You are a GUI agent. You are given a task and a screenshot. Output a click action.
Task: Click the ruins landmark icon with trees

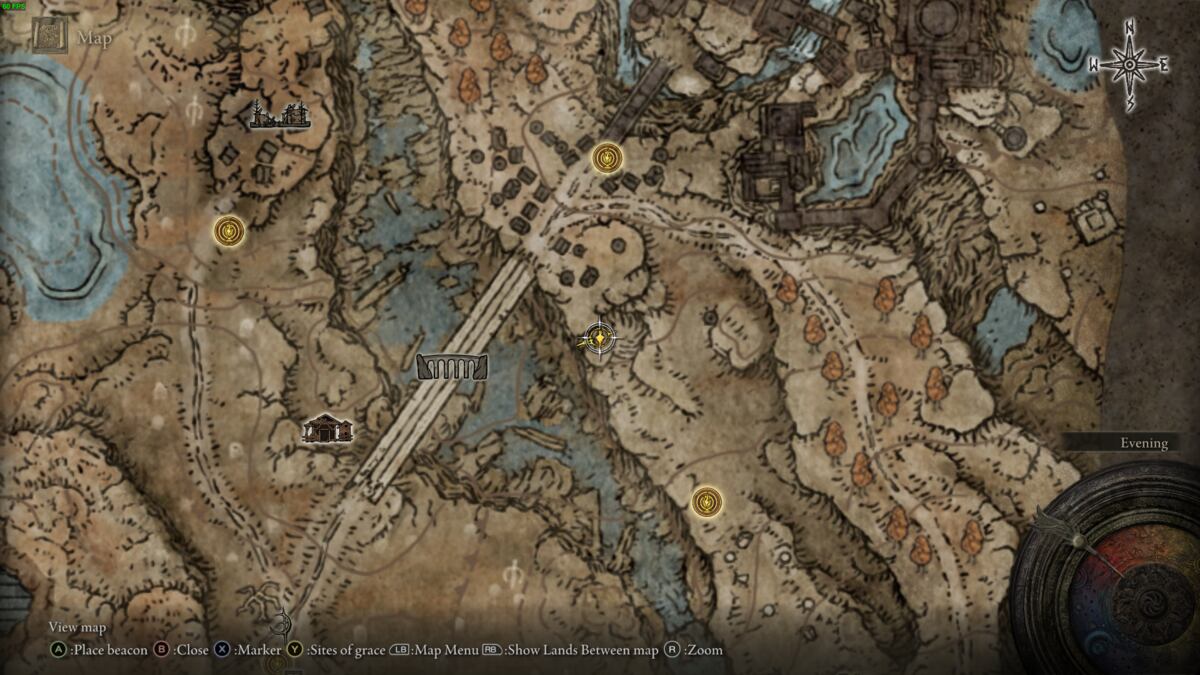[280, 116]
